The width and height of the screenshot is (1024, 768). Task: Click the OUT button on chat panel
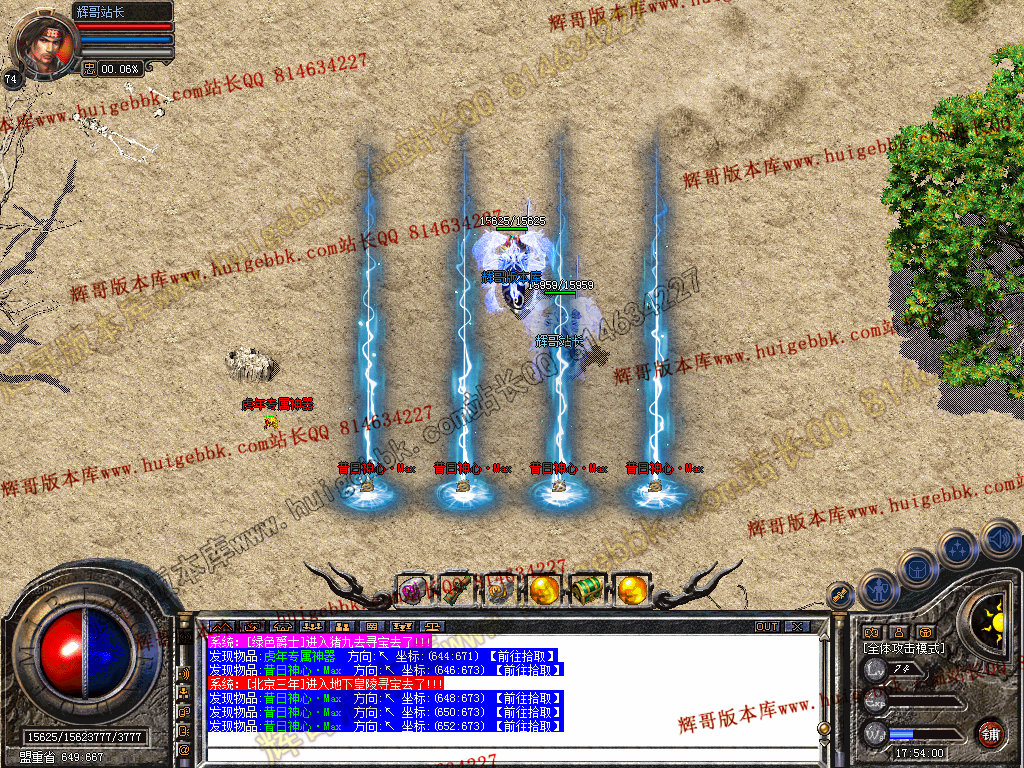[x=767, y=627]
